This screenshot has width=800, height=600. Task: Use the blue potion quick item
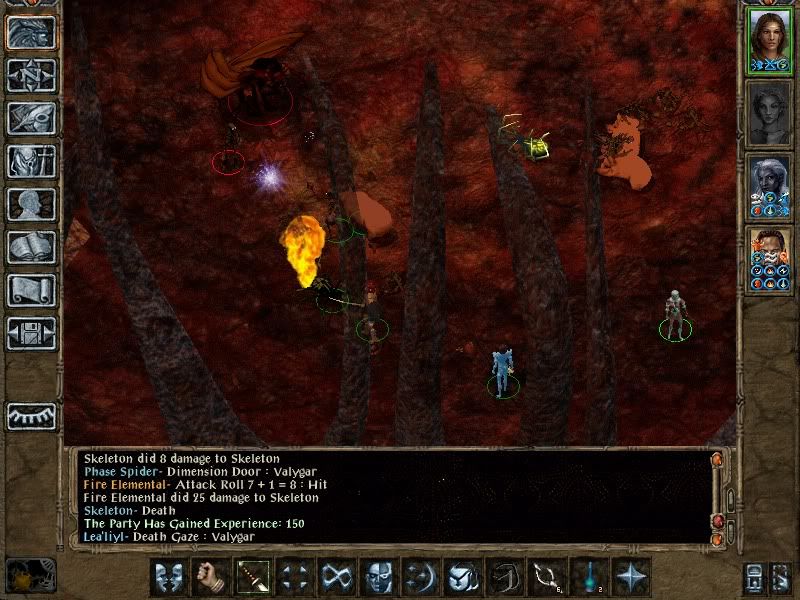coord(589,577)
